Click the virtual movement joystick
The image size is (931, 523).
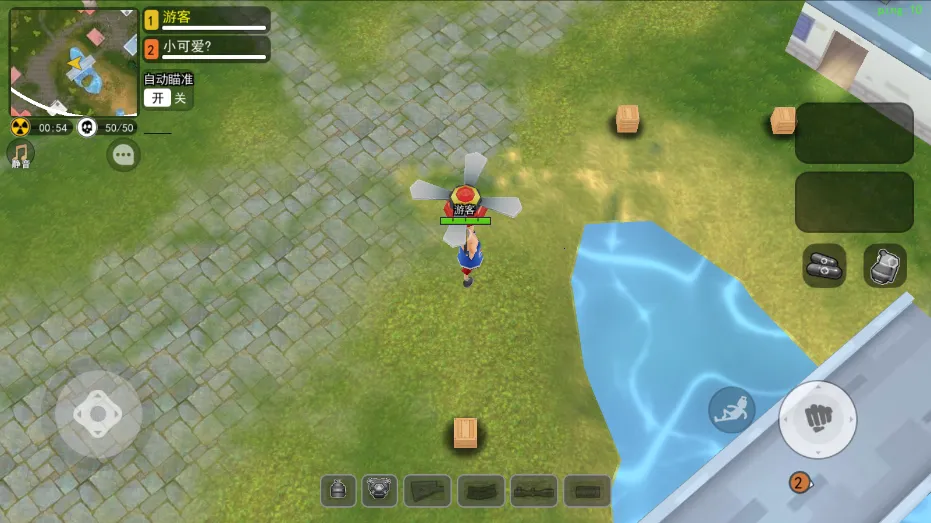pyautogui.click(x=98, y=414)
